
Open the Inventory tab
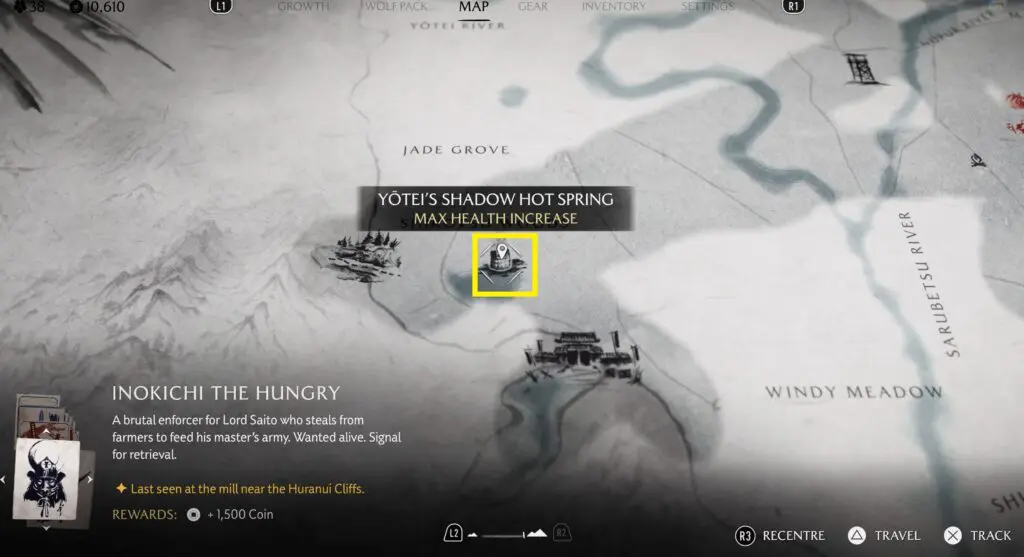click(614, 7)
